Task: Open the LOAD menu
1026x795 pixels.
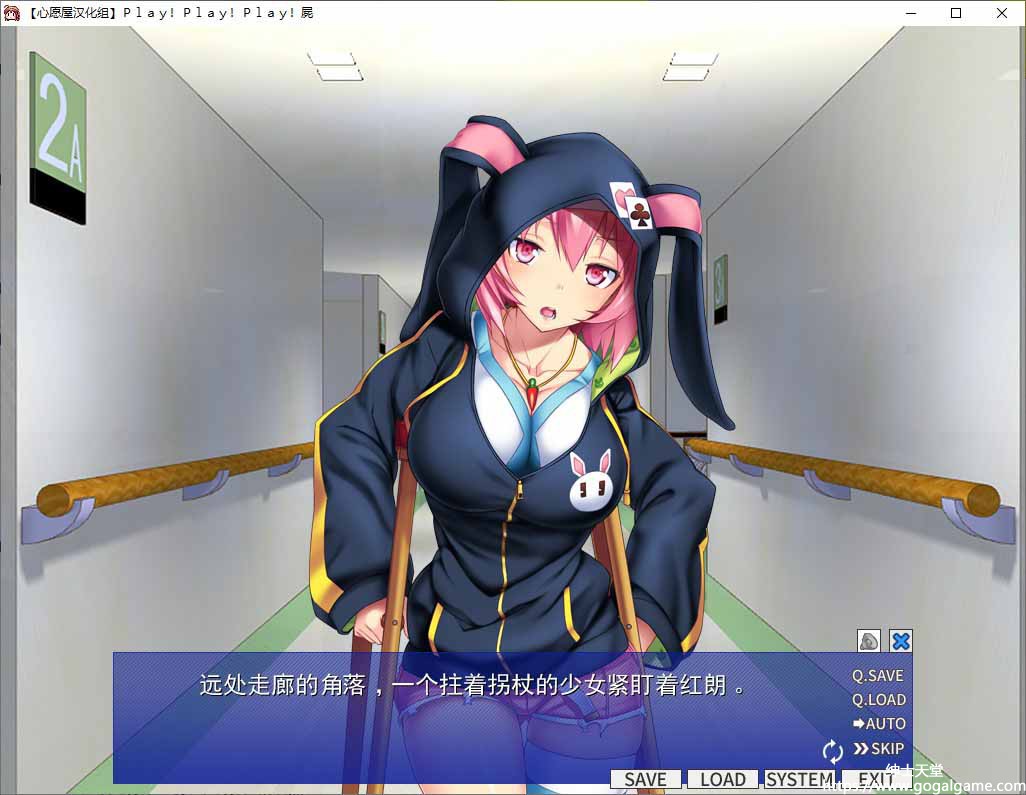Action: point(722,780)
